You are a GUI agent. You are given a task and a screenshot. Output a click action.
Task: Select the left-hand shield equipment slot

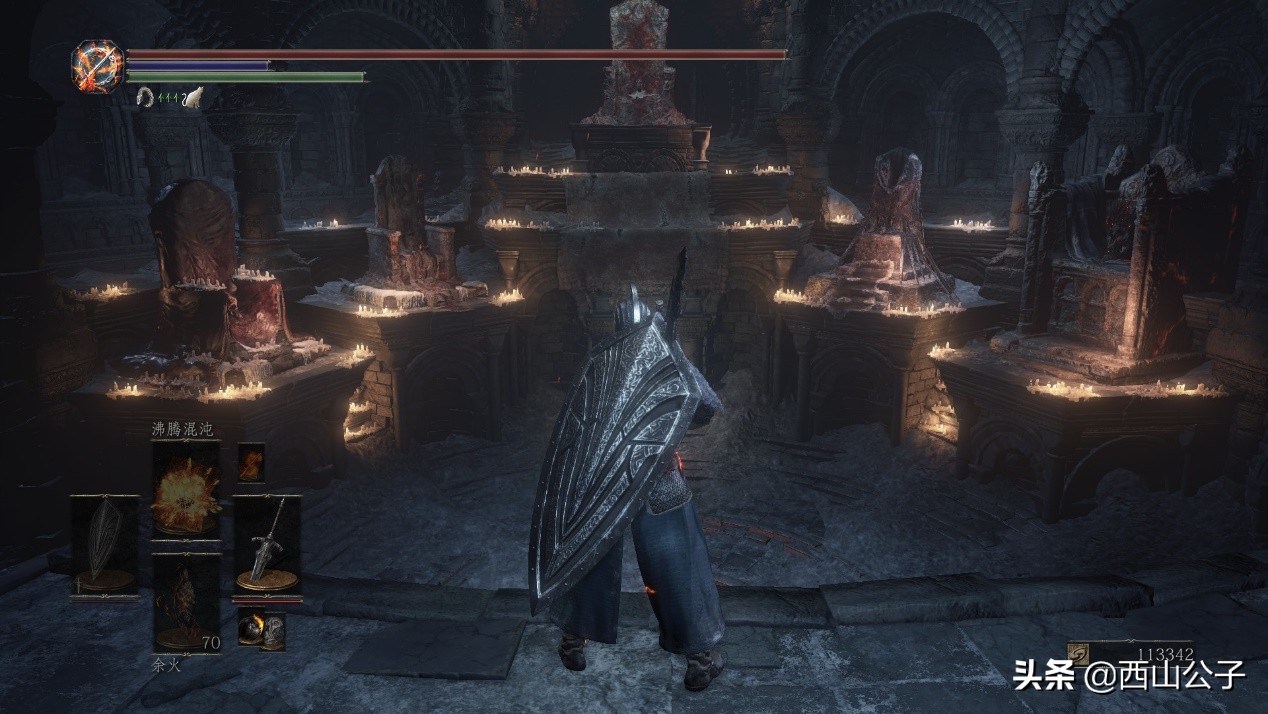click(x=105, y=546)
